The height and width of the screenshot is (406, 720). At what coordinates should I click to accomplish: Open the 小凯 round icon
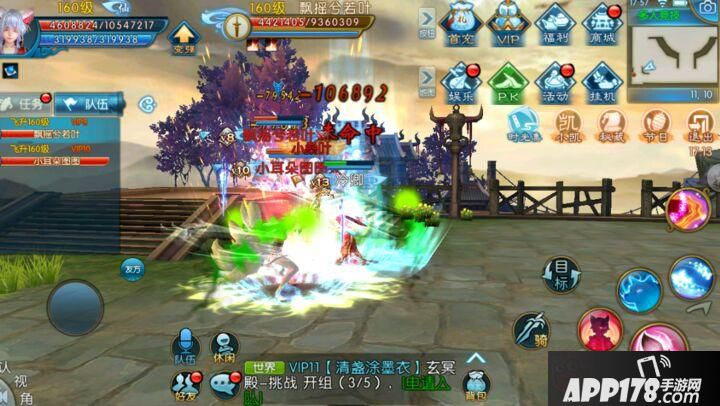click(567, 126)
